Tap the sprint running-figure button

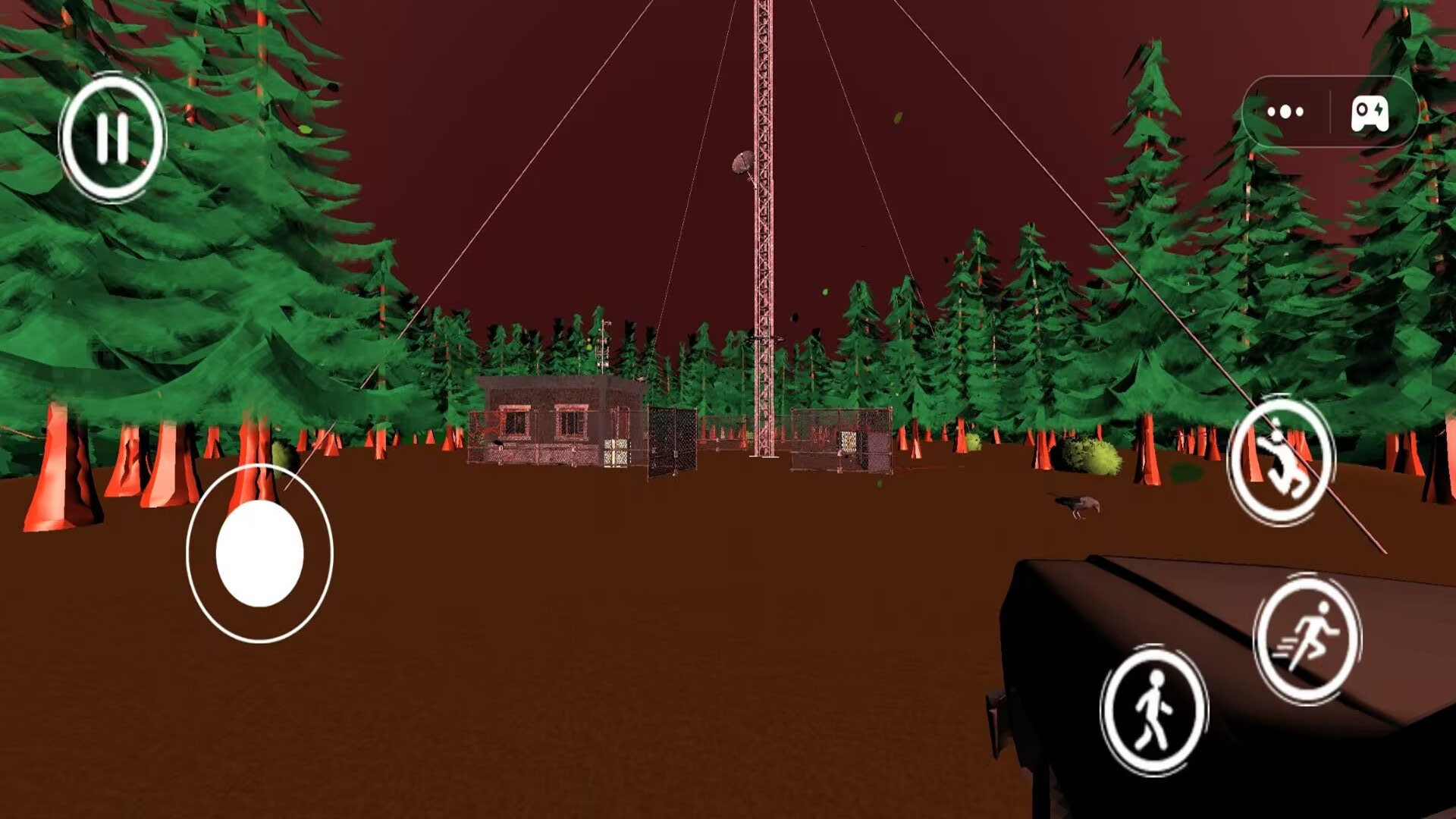click(1307, 638)
